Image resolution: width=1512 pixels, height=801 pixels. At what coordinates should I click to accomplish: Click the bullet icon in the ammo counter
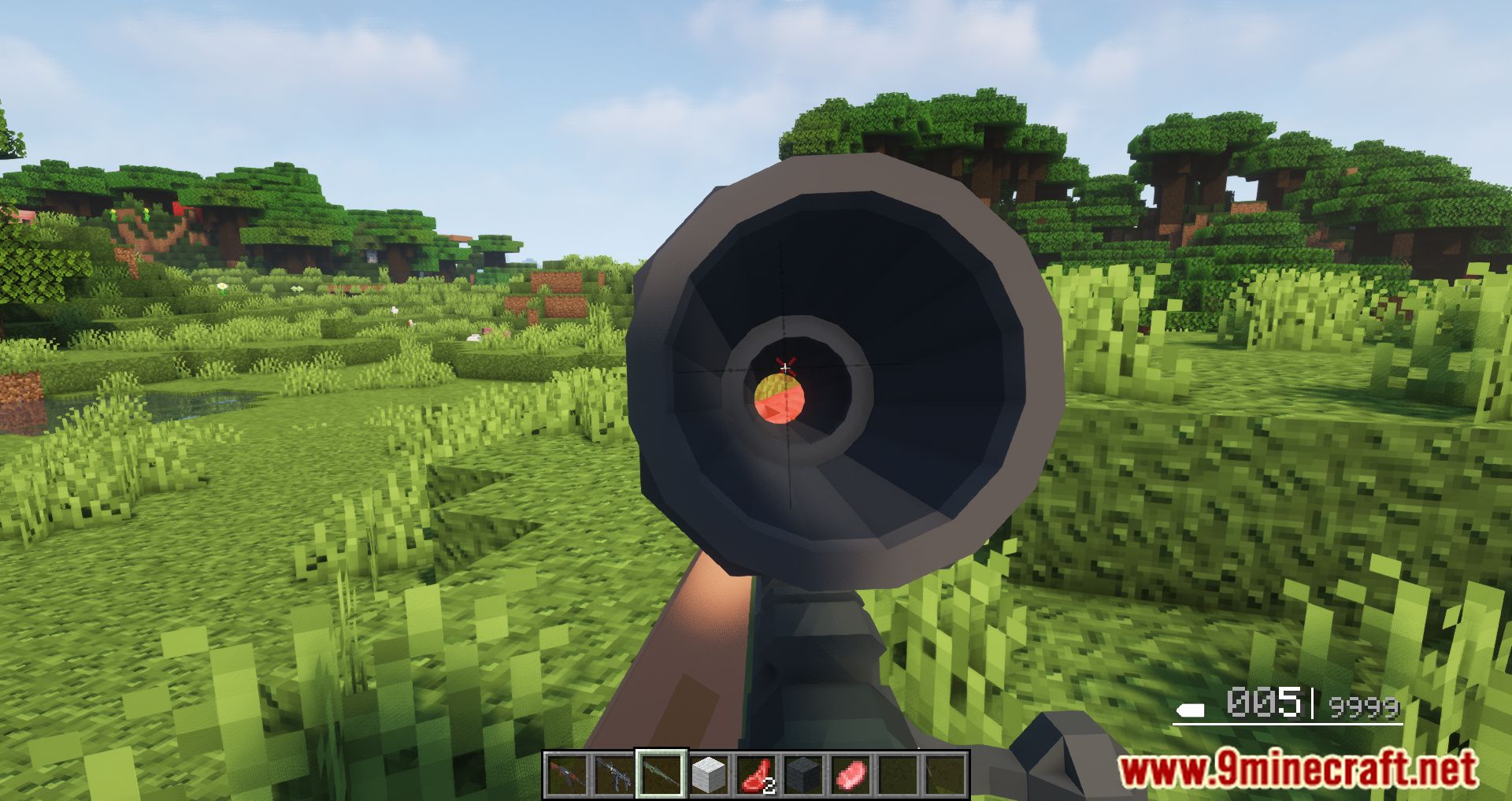coord(1189,711)
